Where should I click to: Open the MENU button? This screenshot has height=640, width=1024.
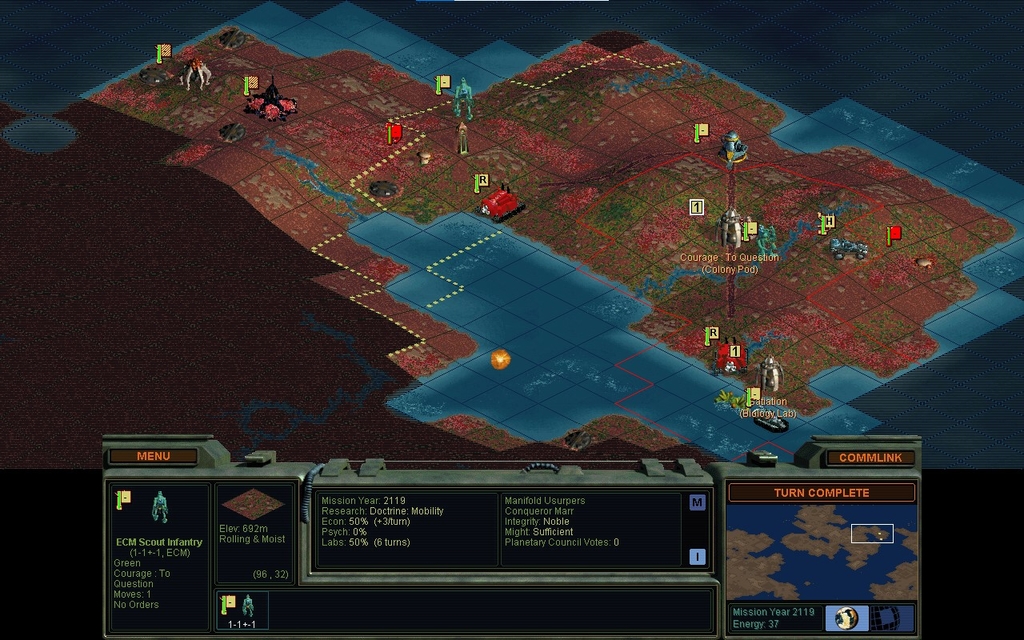(x=153, y=456)
